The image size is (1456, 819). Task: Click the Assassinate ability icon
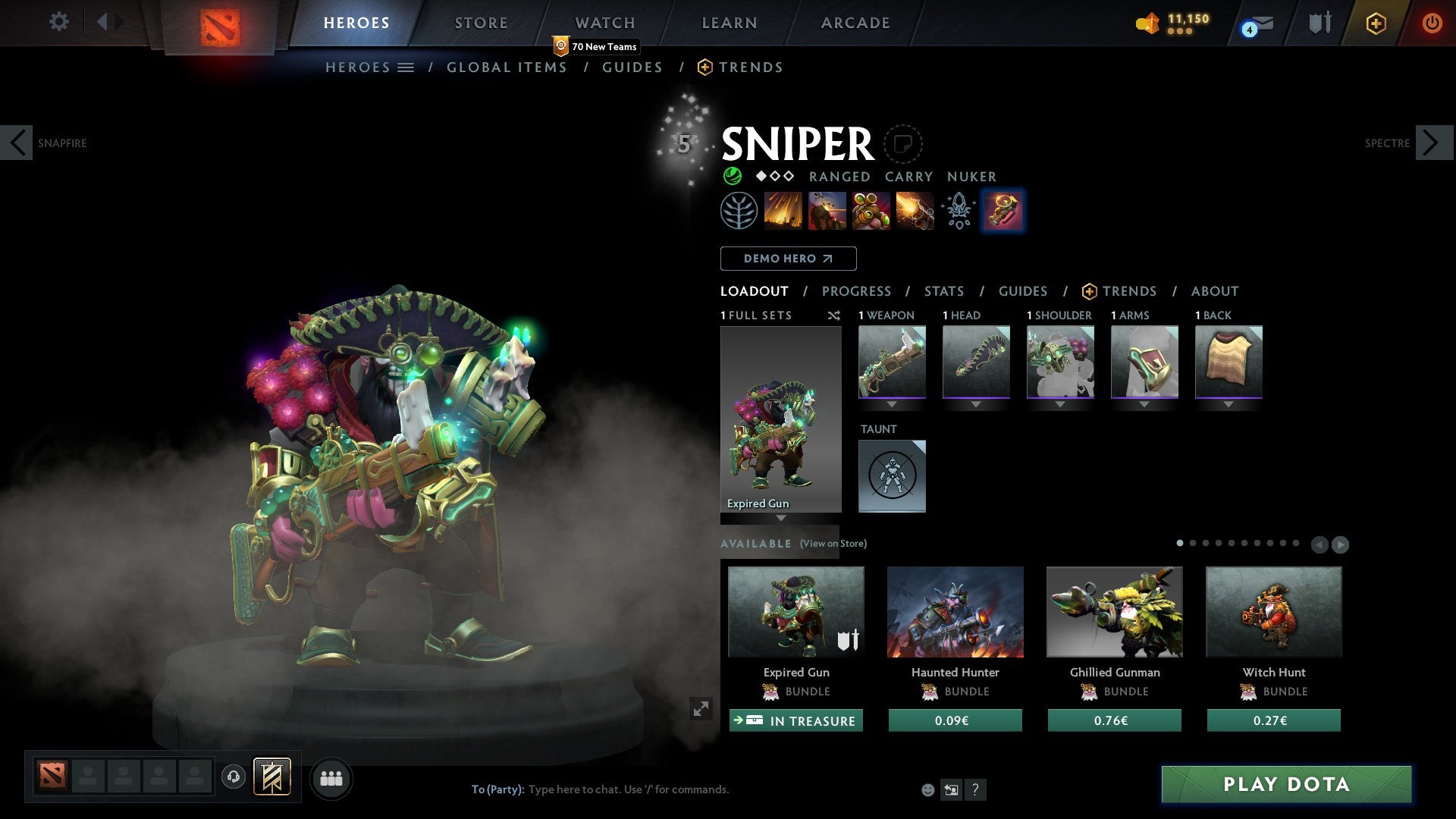pyautogui.click(x=915, y=211)
